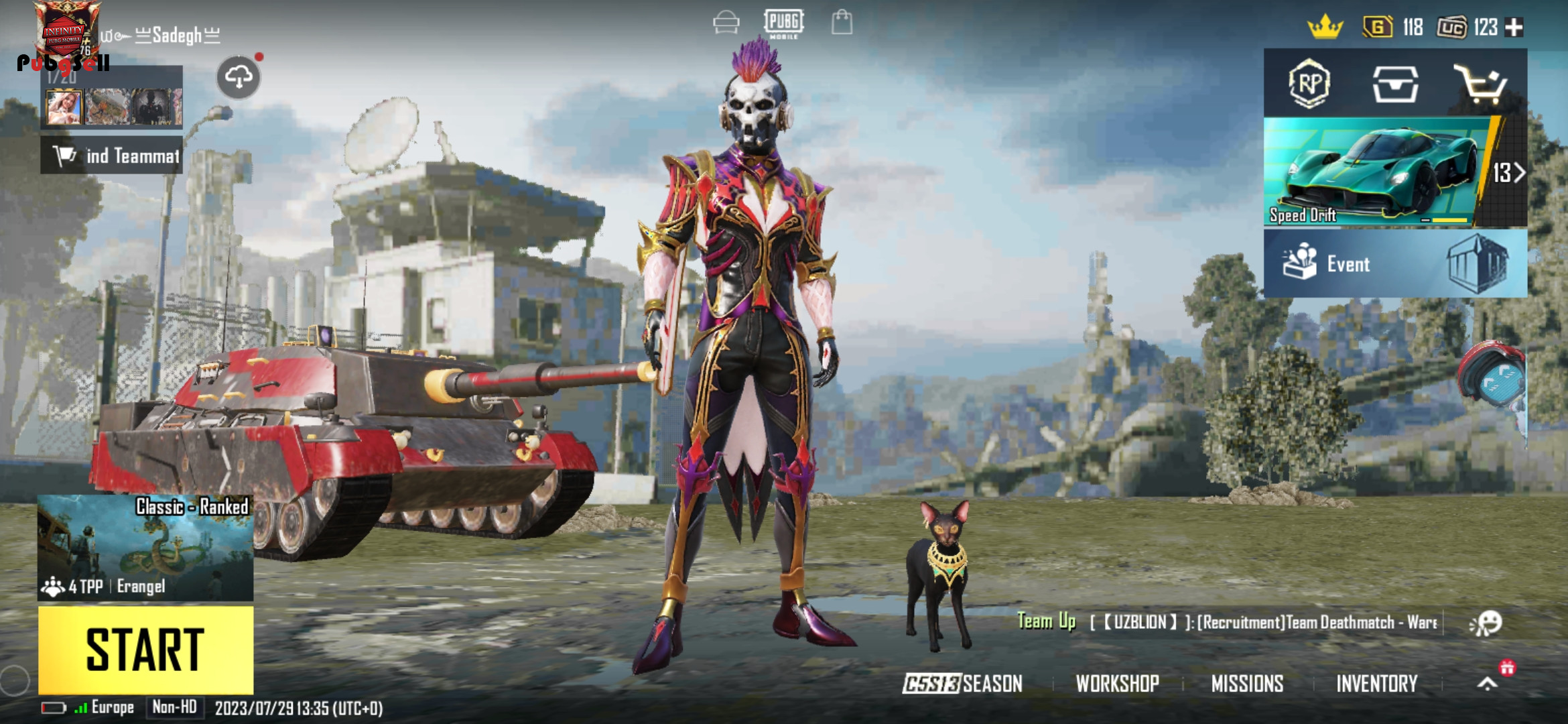
Task: Go to the Workshop
Action: [x=1117, y=684]
